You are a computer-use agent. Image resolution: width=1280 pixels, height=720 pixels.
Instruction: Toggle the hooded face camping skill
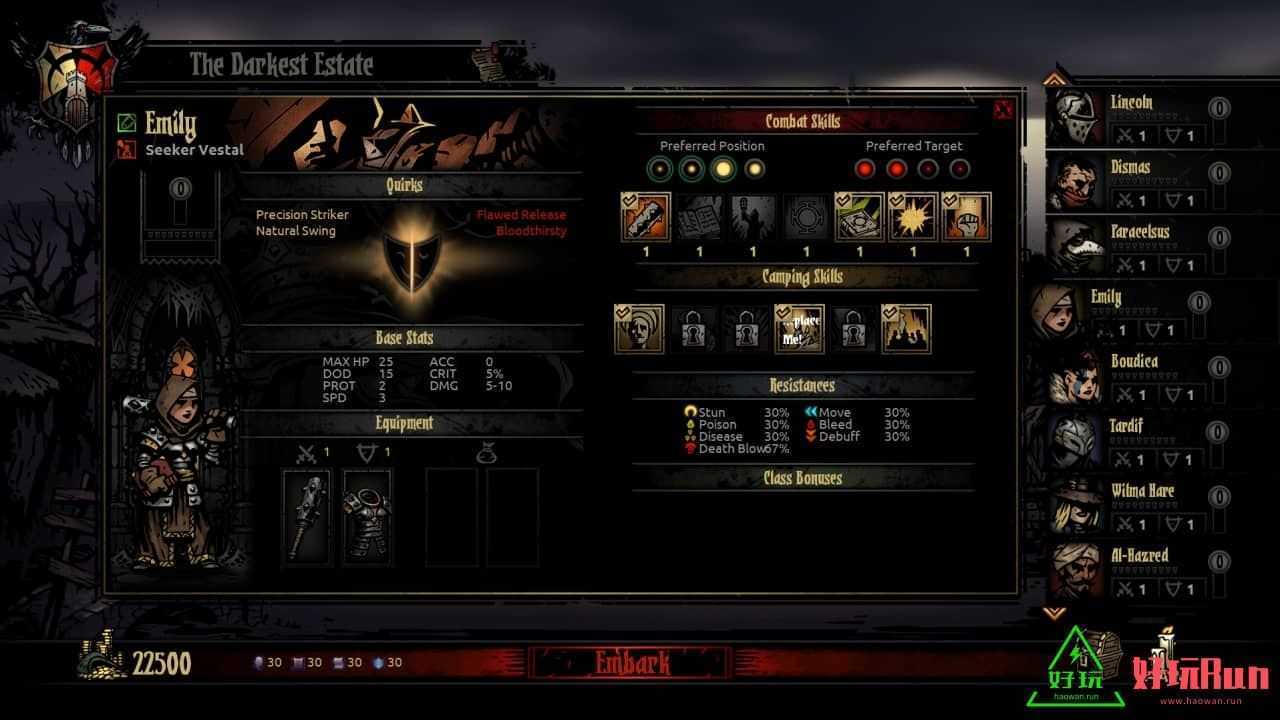[639, 329]
